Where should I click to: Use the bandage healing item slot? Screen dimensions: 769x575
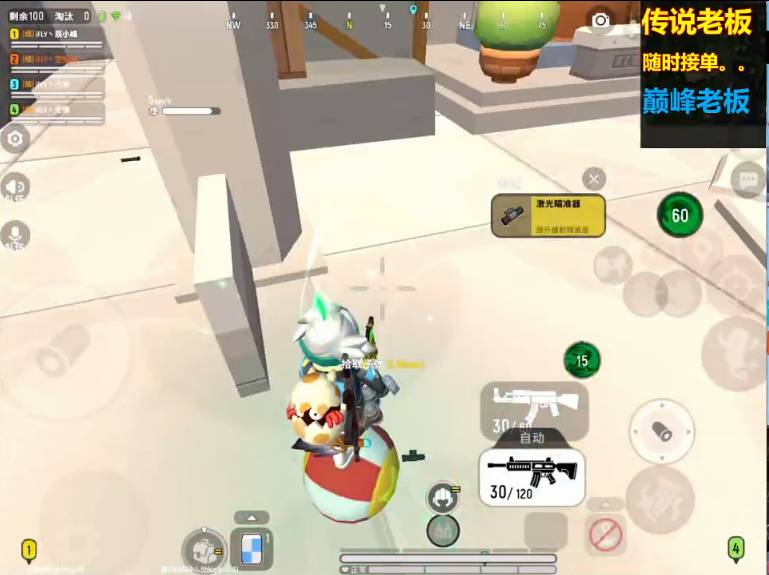click(x=251, y=549)
